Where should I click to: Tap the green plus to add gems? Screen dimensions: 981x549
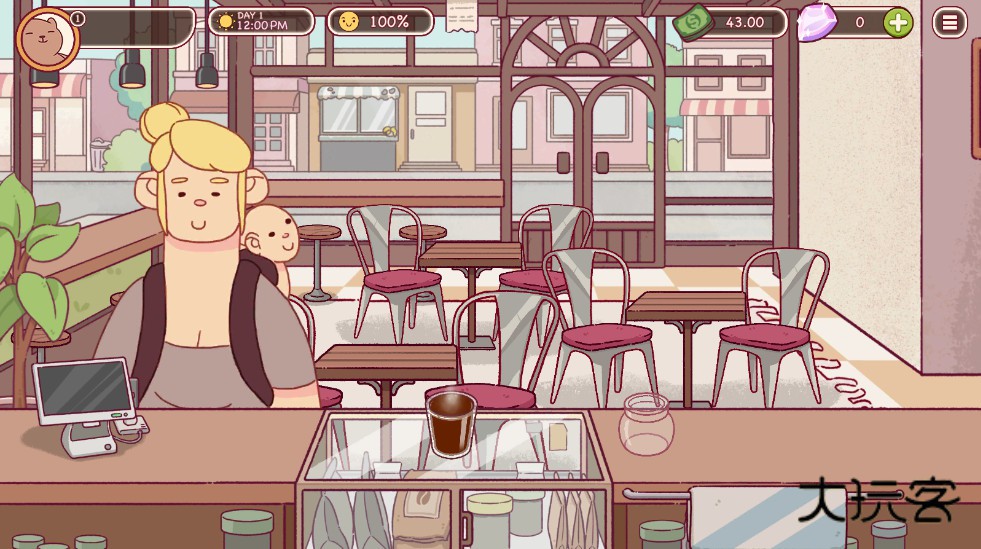898,22
